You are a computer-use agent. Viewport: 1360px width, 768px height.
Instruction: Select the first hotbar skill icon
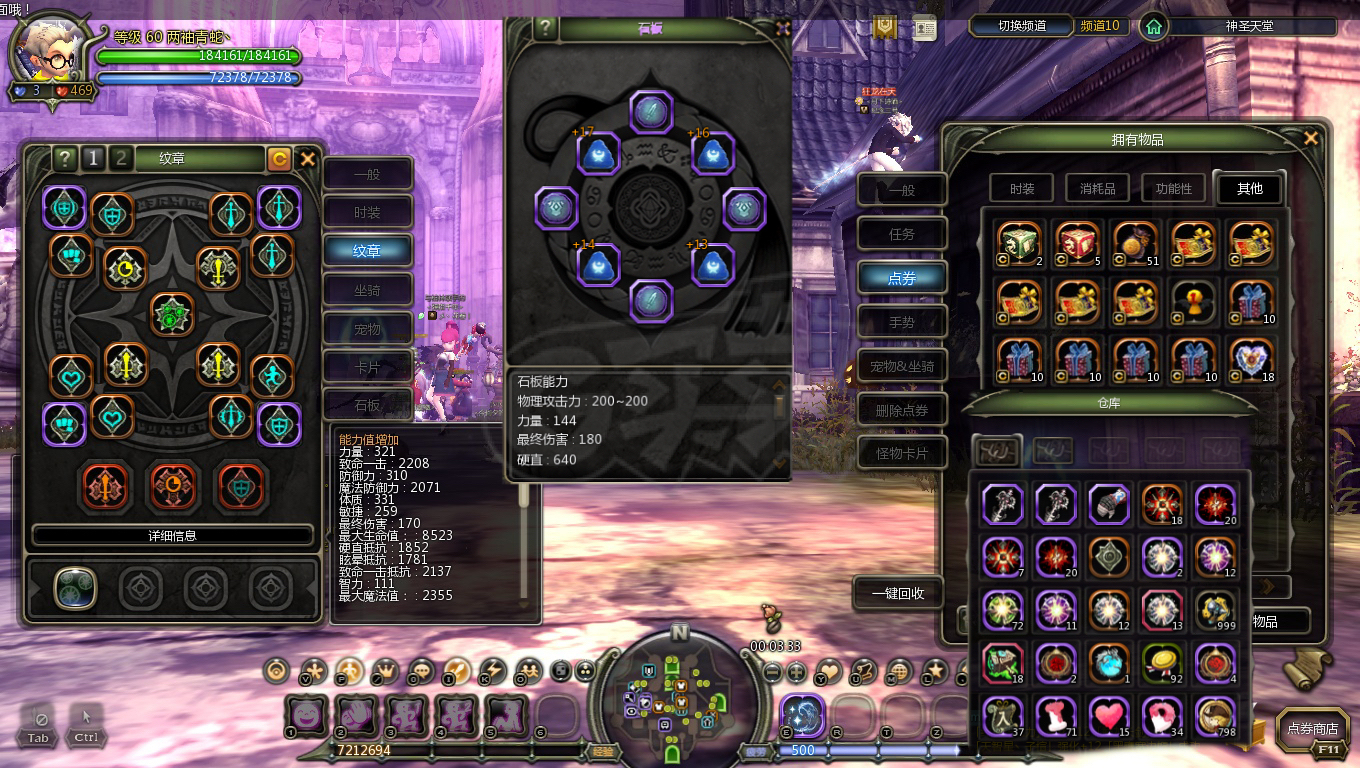click(303, 715)
